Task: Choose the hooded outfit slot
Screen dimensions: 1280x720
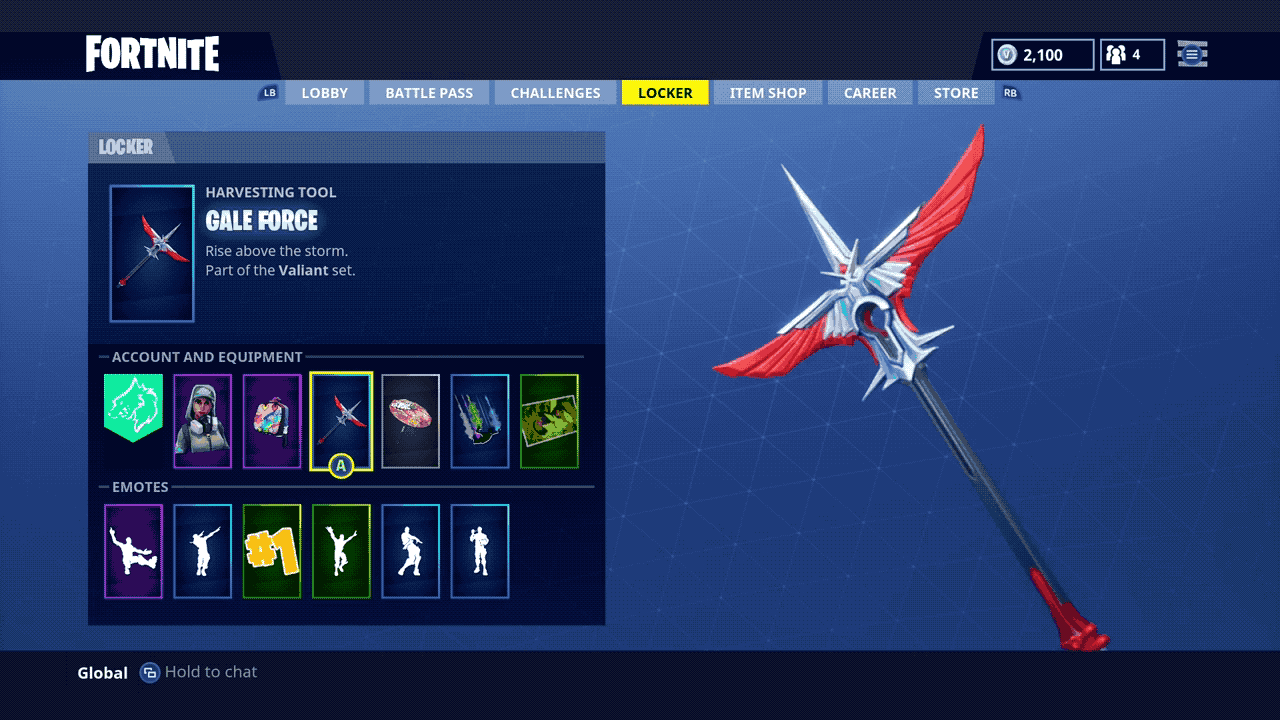Action: tap(202, 421)
